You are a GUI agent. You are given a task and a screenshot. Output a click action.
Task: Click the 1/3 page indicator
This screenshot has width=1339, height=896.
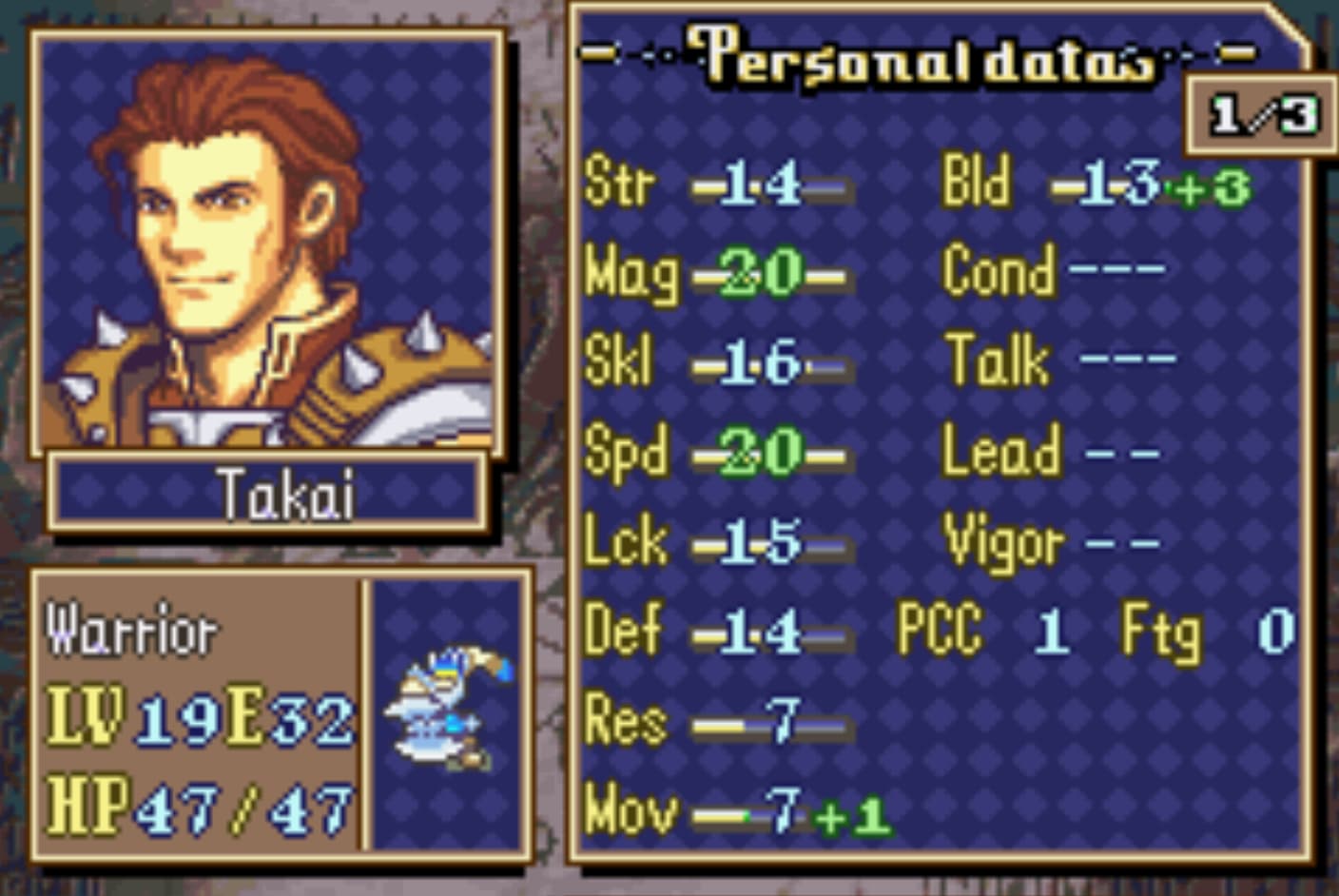(x=1262, y=116)
